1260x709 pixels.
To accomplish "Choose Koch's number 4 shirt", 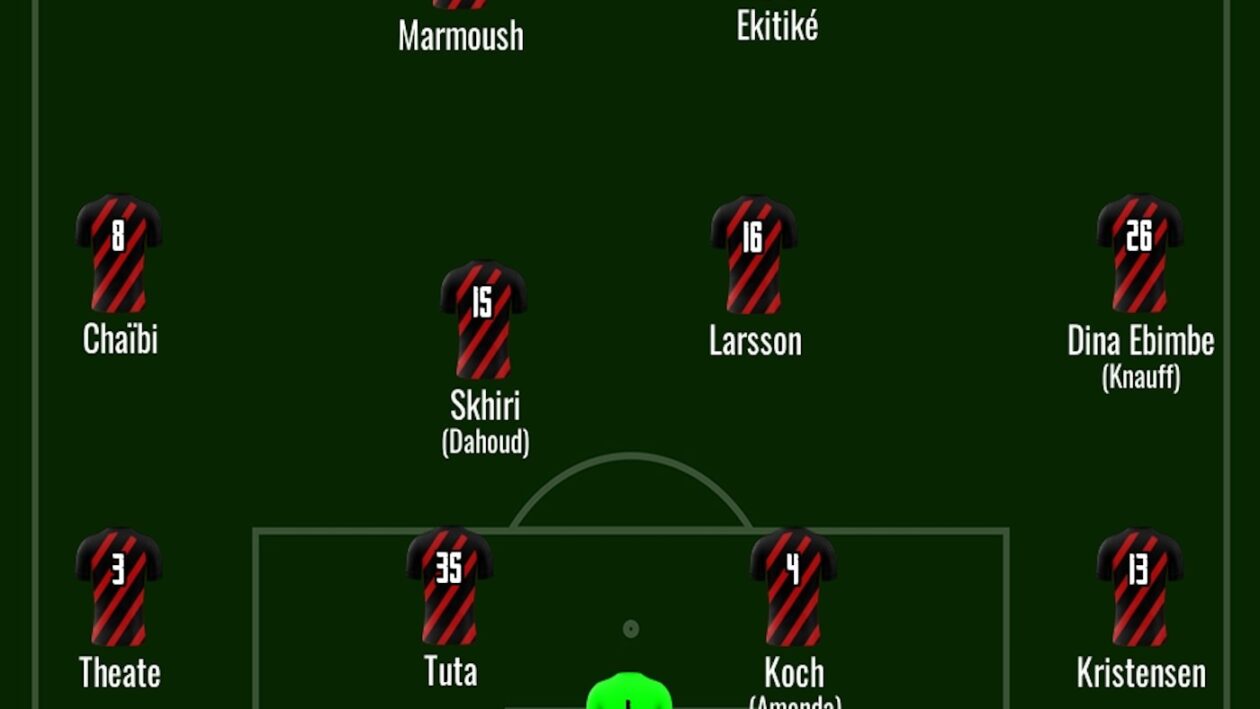I will point(793,586).
